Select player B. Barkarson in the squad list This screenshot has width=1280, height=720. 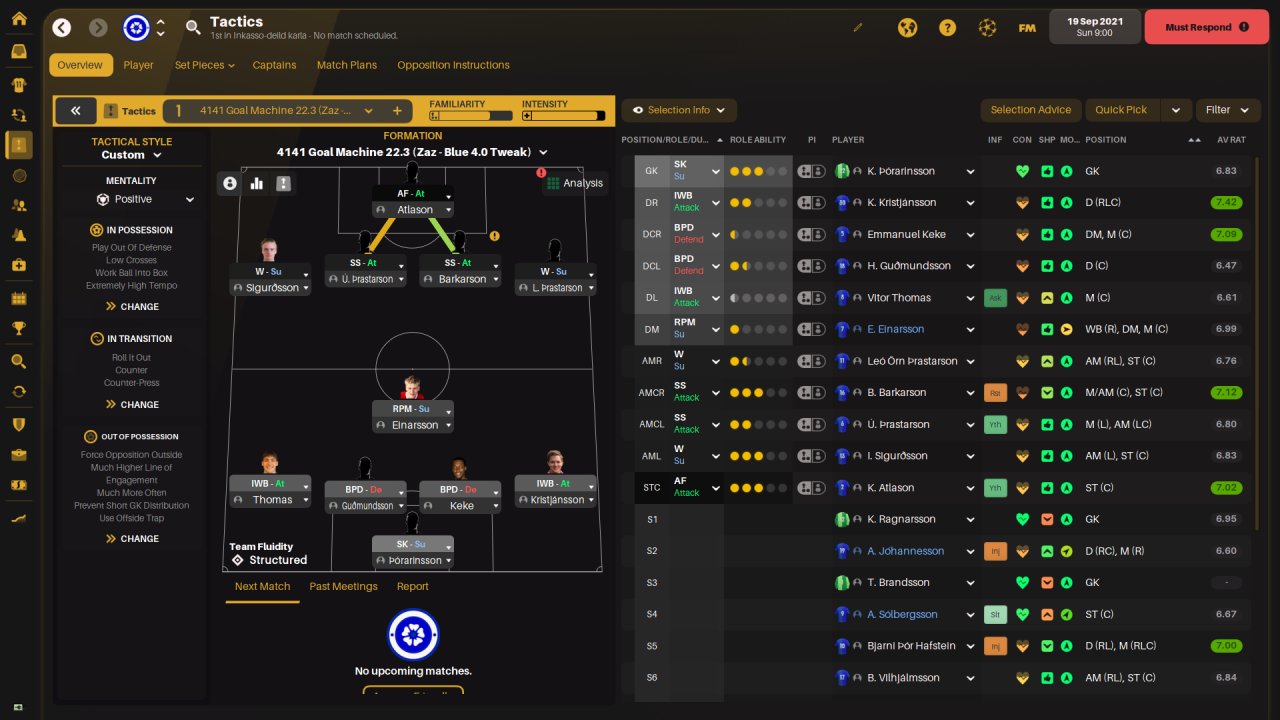tap(896, 392)
